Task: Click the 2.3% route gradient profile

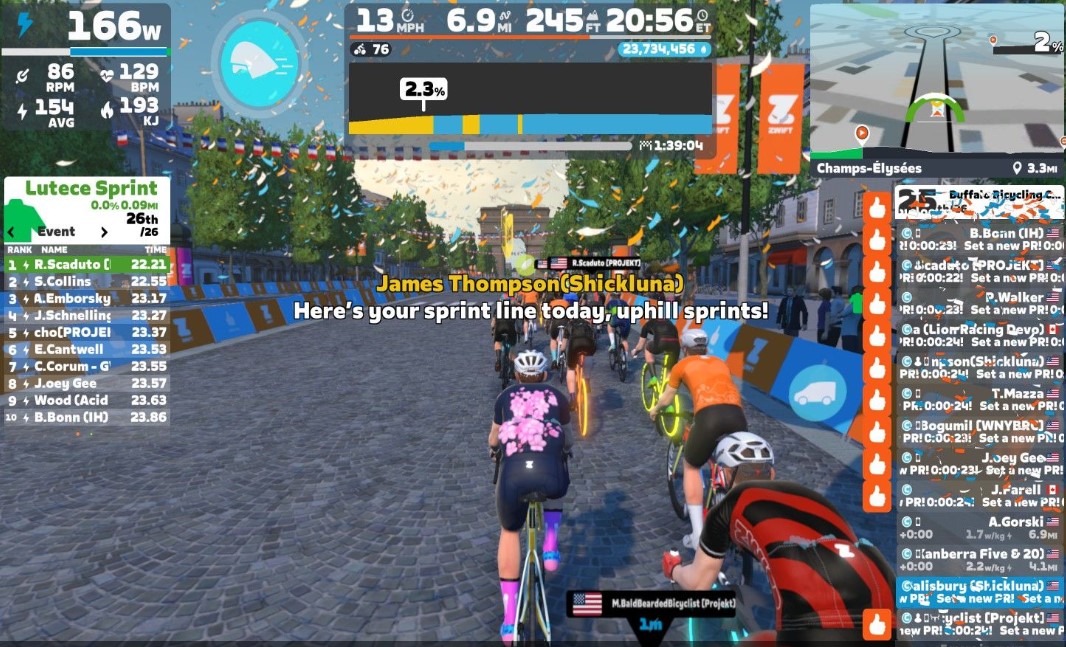Action: pyautogui.click(x=530, y=100)
